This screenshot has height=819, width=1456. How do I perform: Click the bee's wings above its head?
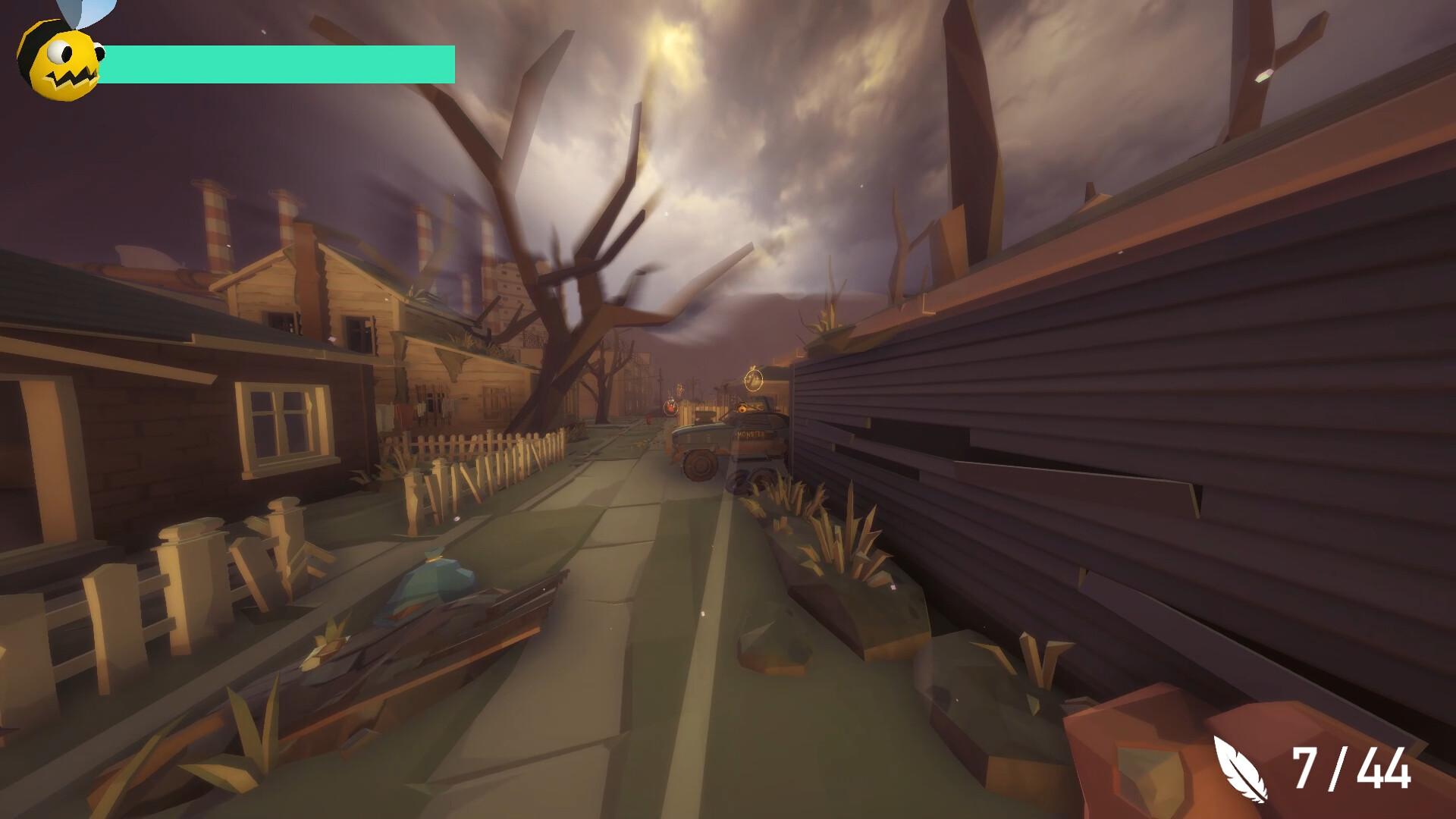click(83, 14)
